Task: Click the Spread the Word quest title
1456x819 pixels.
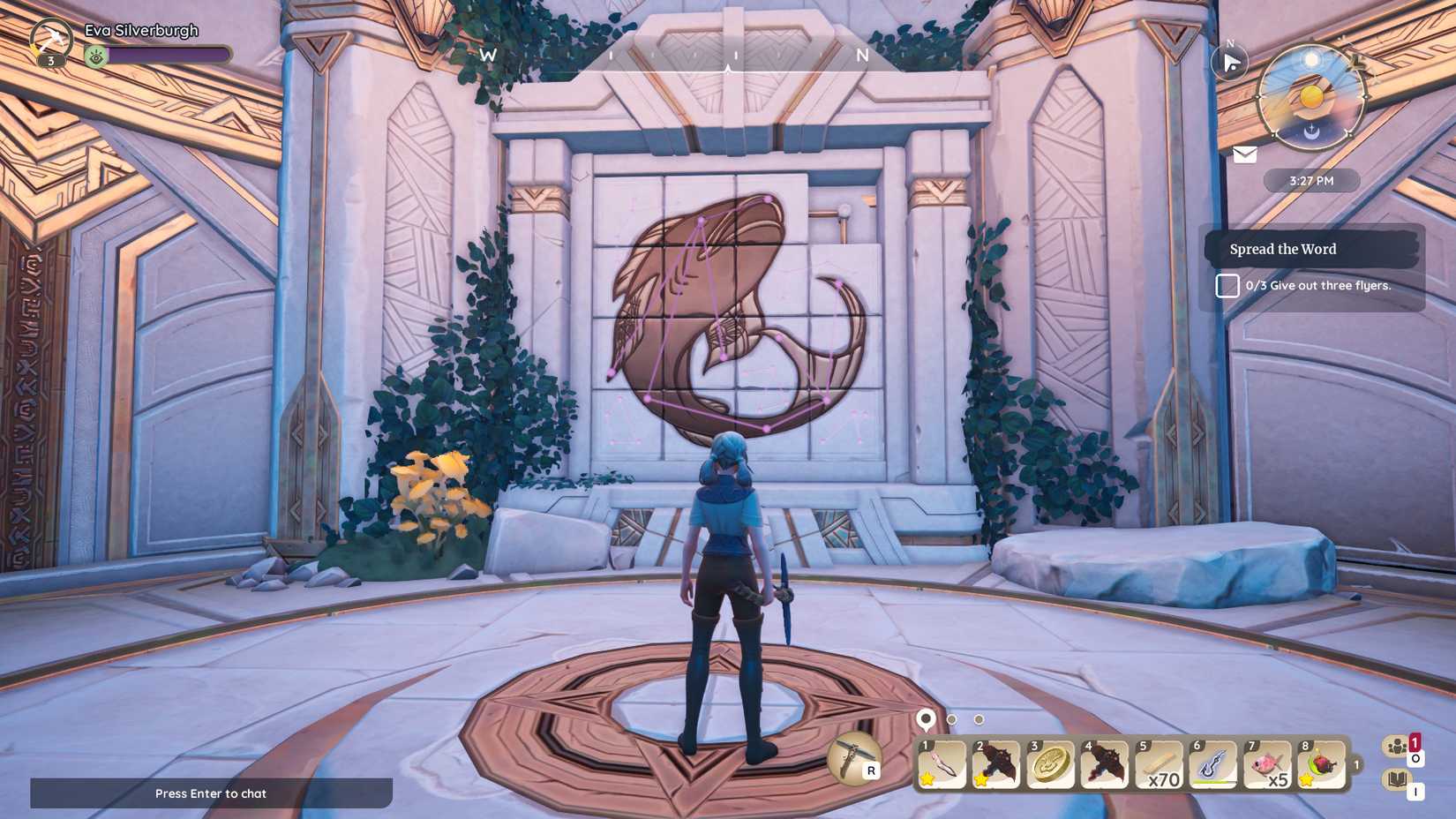Action: [x=1282, y=249]
